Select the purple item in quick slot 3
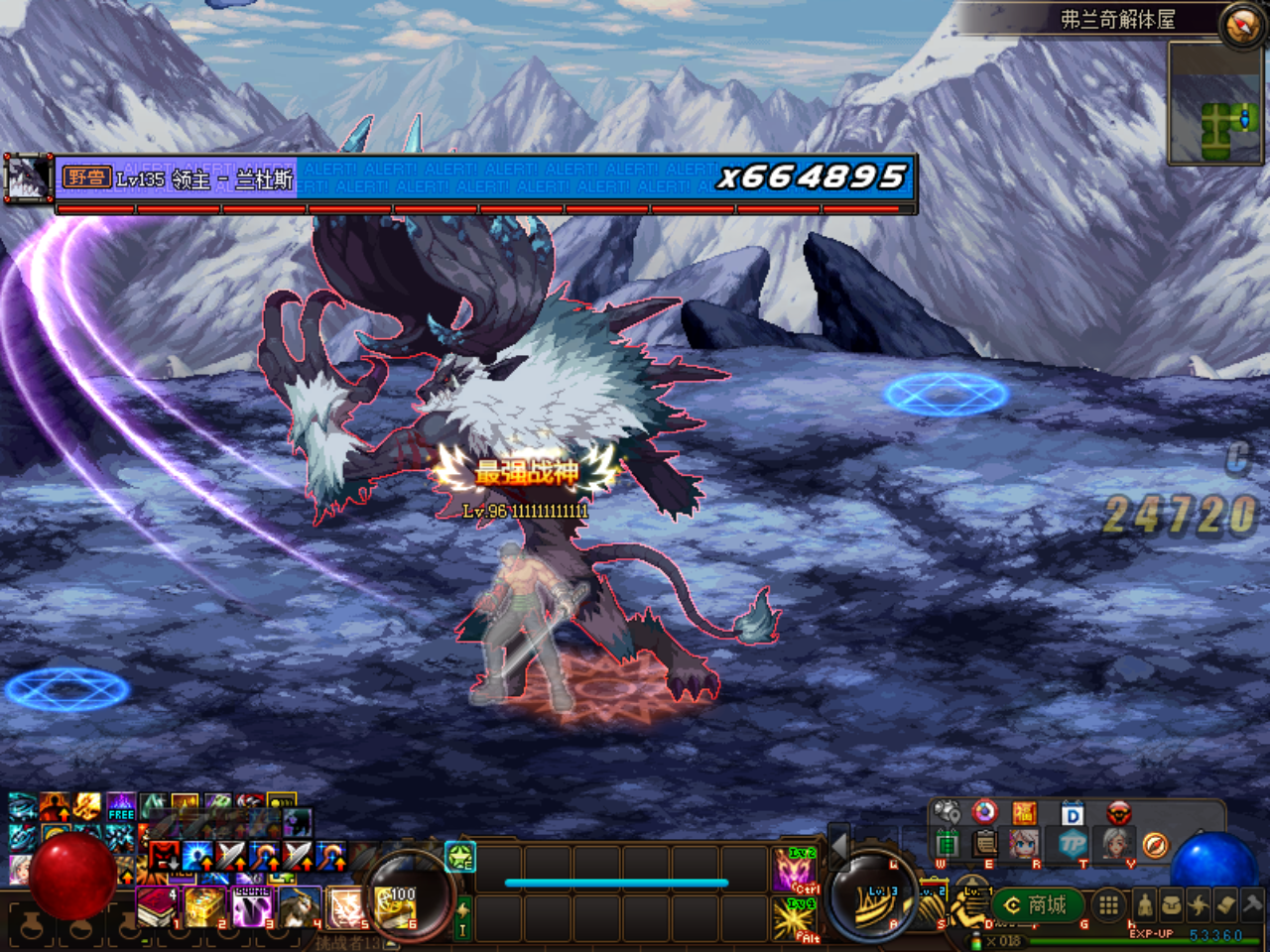Viewport: 1270px width, 952px height. tap(252, 906)
